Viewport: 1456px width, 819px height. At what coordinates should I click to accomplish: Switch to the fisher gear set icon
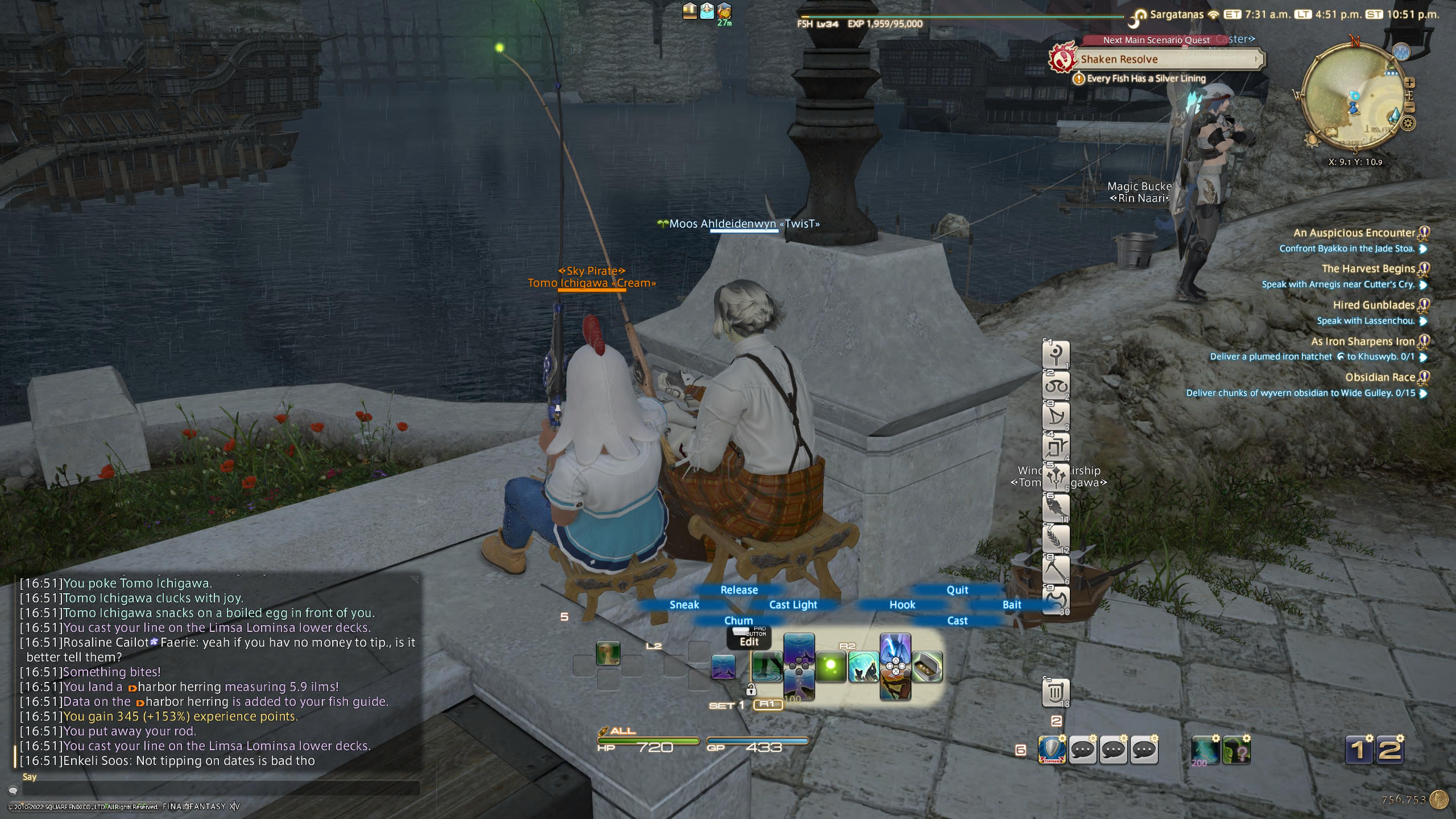click(1055, 508)
